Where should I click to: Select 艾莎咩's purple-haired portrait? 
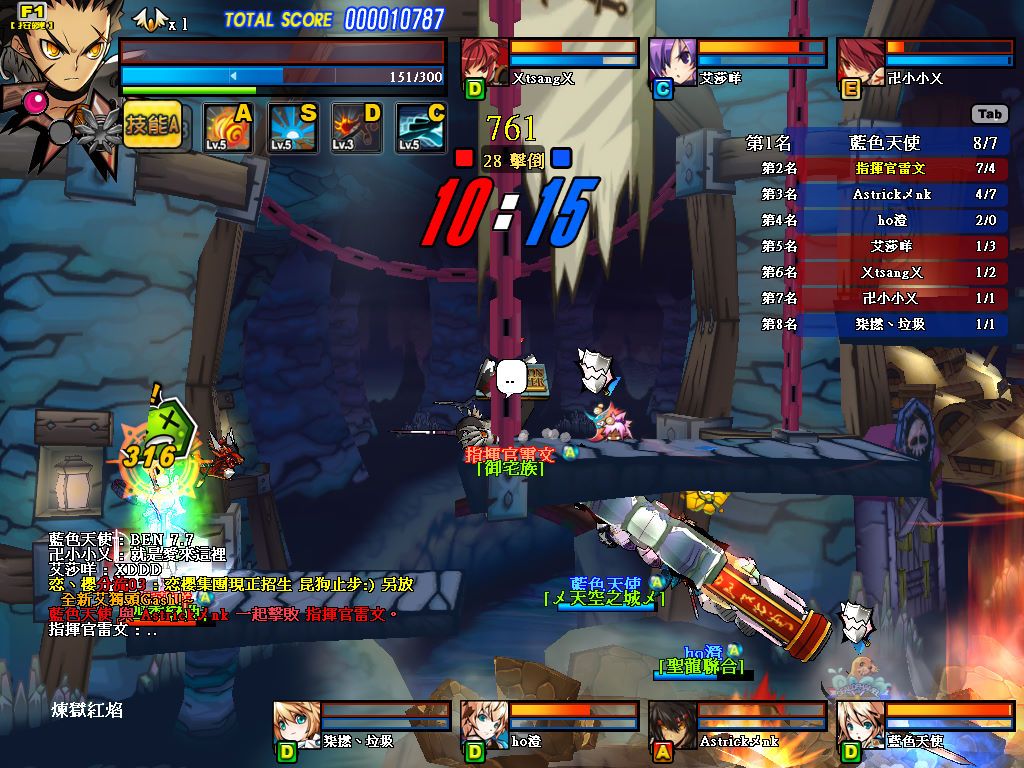click(672, 60)
